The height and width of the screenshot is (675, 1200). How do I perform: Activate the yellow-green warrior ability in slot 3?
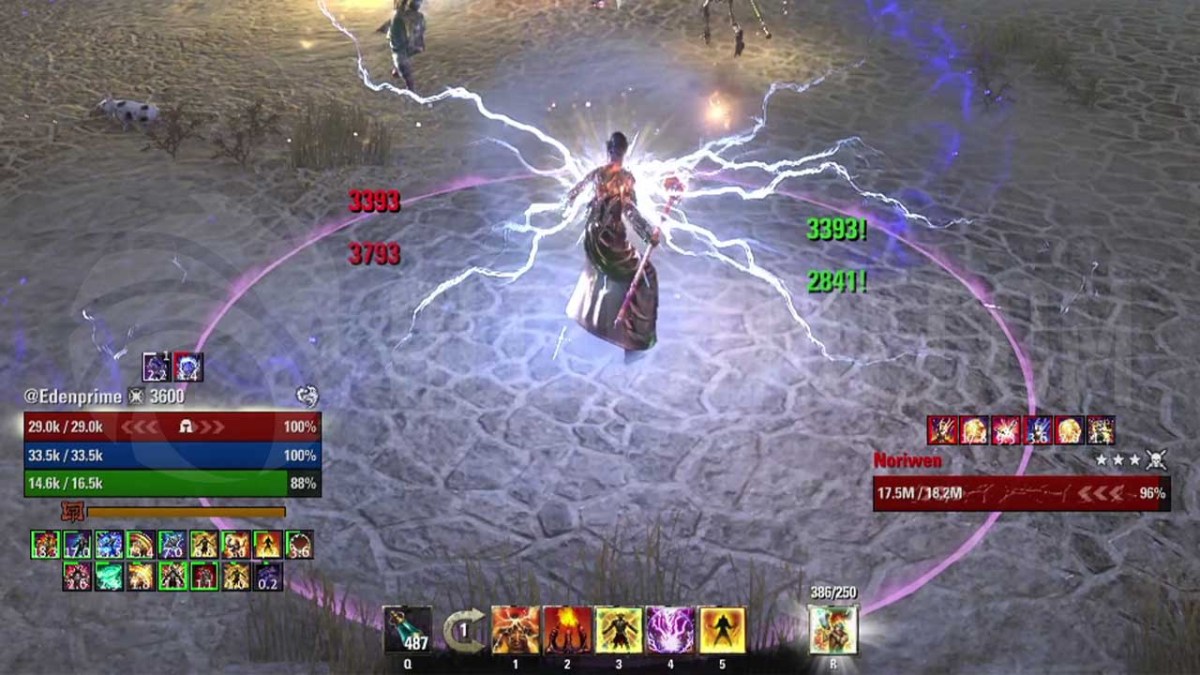click(x=619, y=630)
